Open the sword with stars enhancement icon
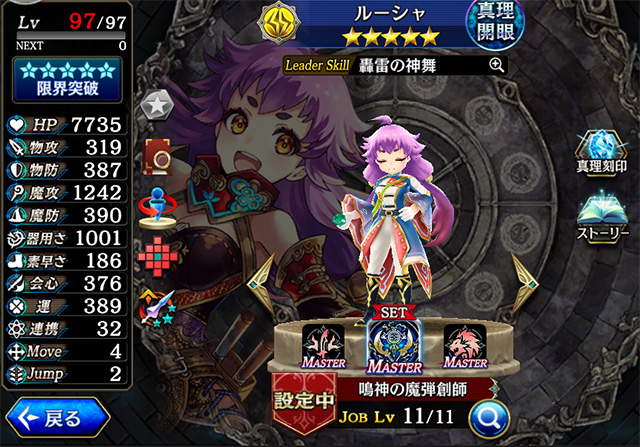This screenshot has height=447, width=640. (x=155, y=305)
